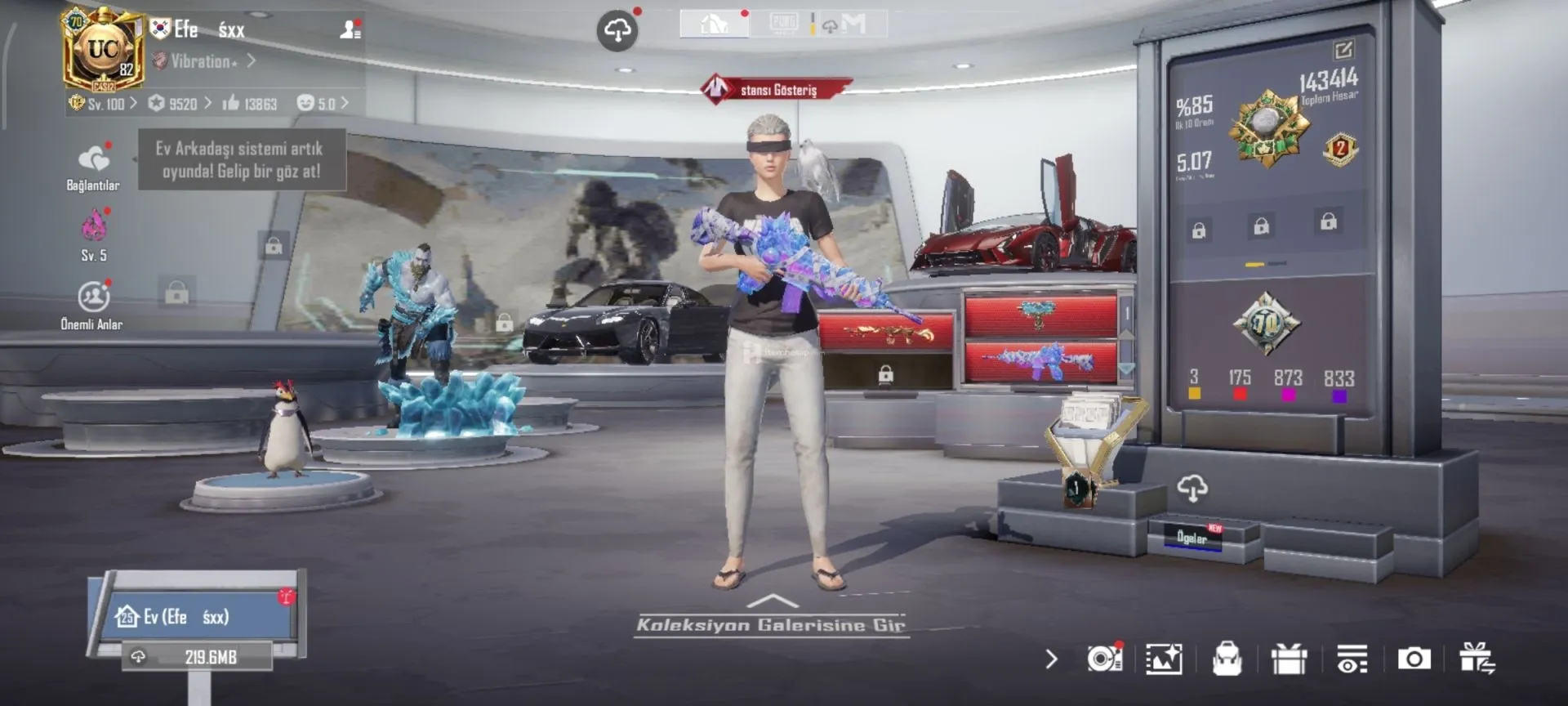This screenshot has width=1568, height=706.
Task: Switch to the home space tab
Action: pos(715,24)
